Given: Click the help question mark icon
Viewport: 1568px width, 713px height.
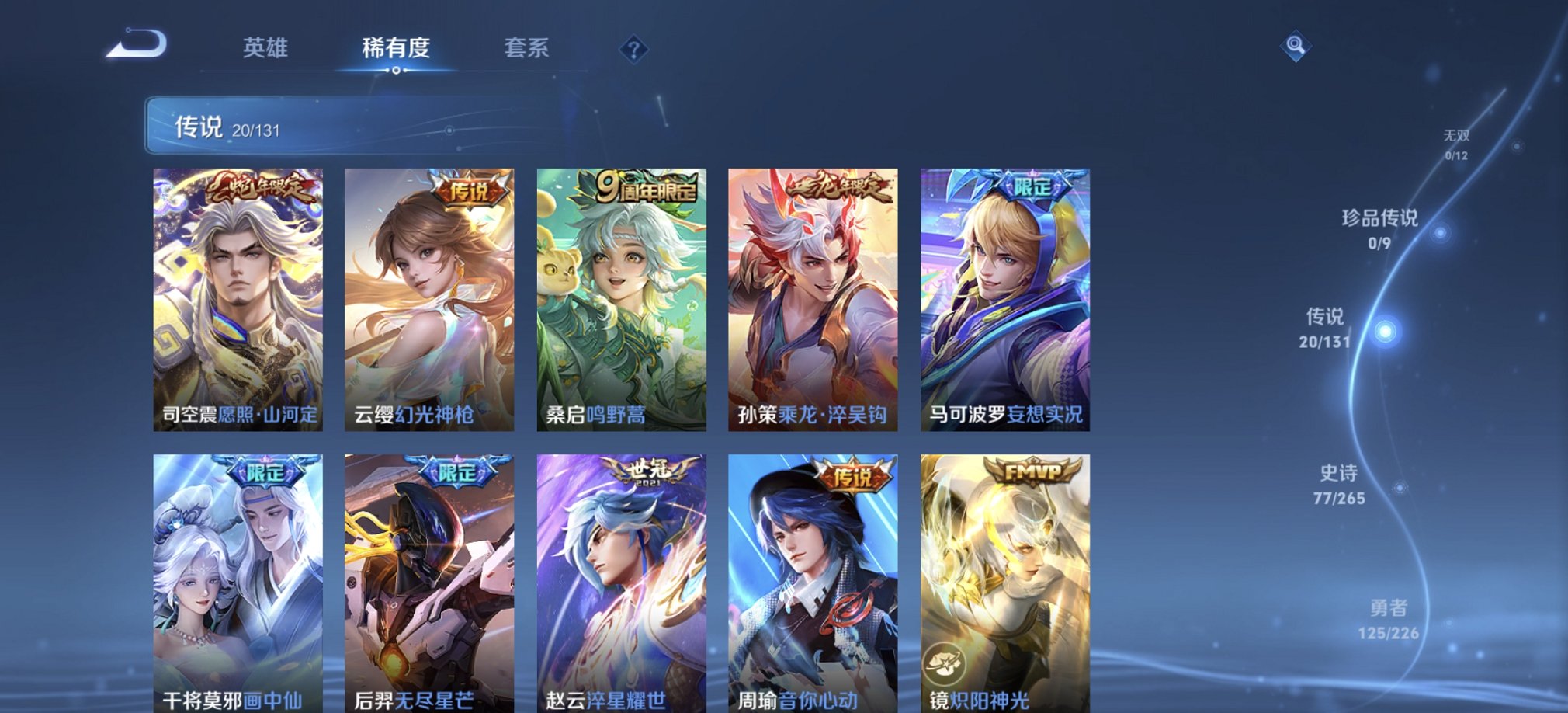Looking at the screenshot, I should [x=637, y=50].
